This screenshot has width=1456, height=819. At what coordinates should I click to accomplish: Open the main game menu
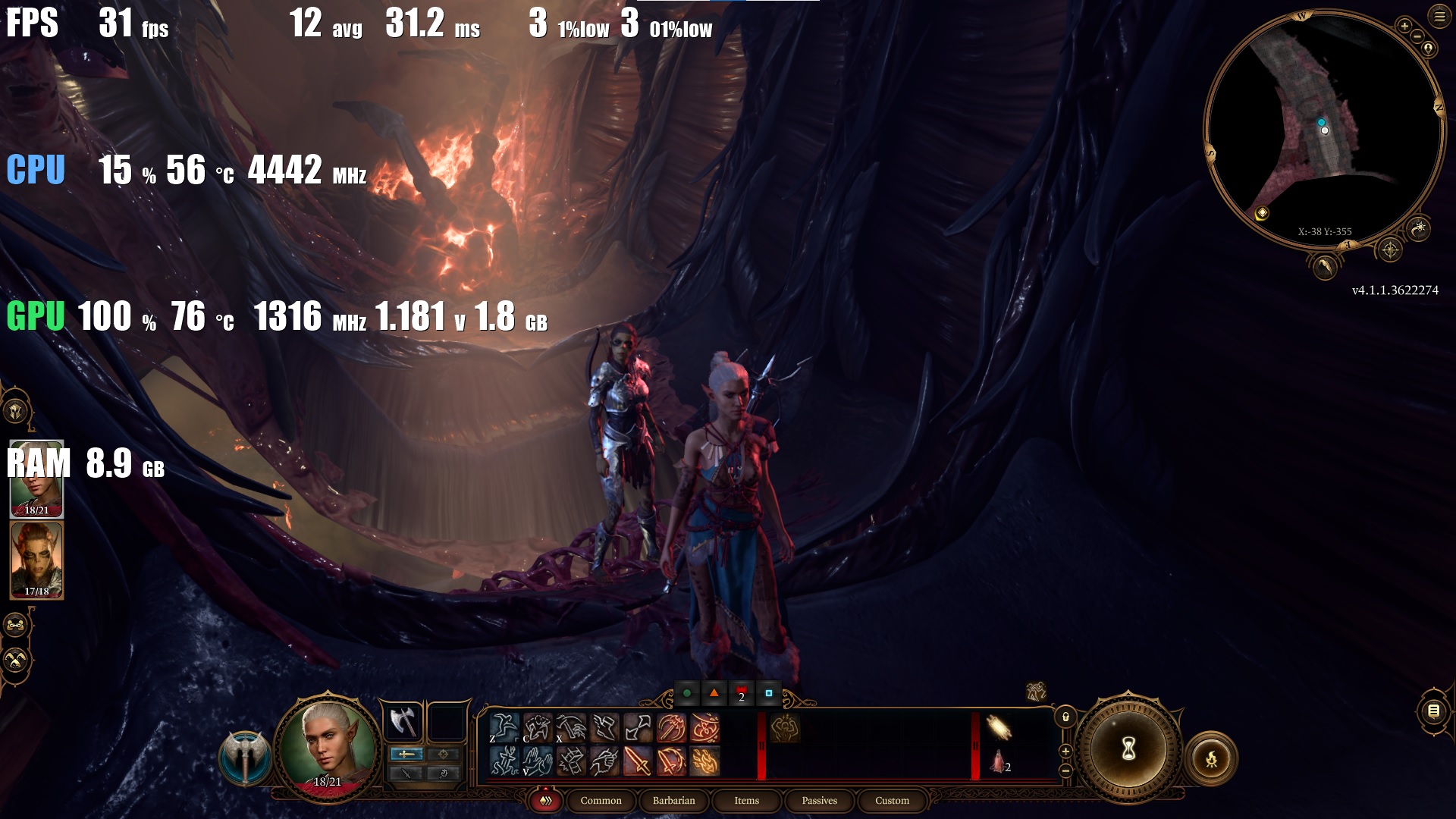(1439, 16)
